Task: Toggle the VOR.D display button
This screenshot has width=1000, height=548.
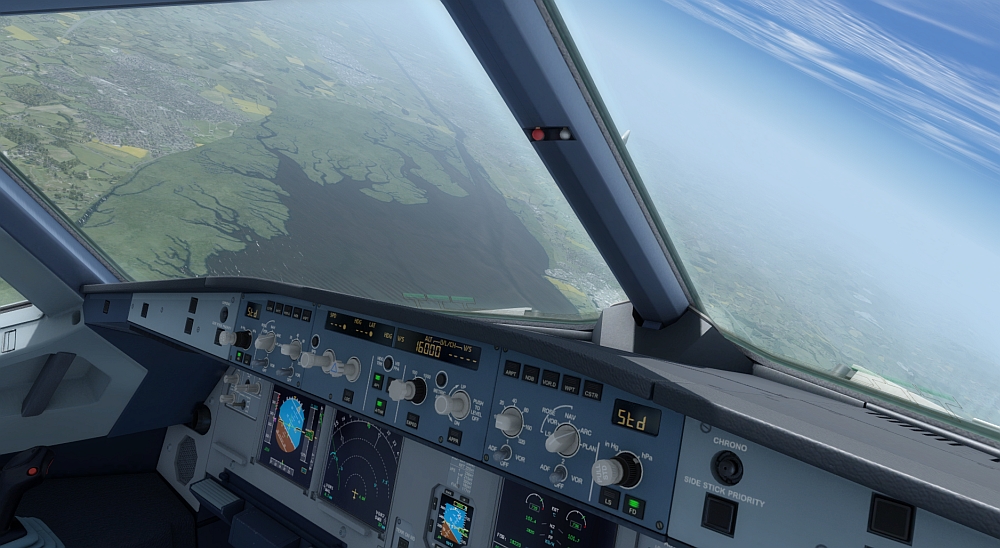Action: pos(550,379)
